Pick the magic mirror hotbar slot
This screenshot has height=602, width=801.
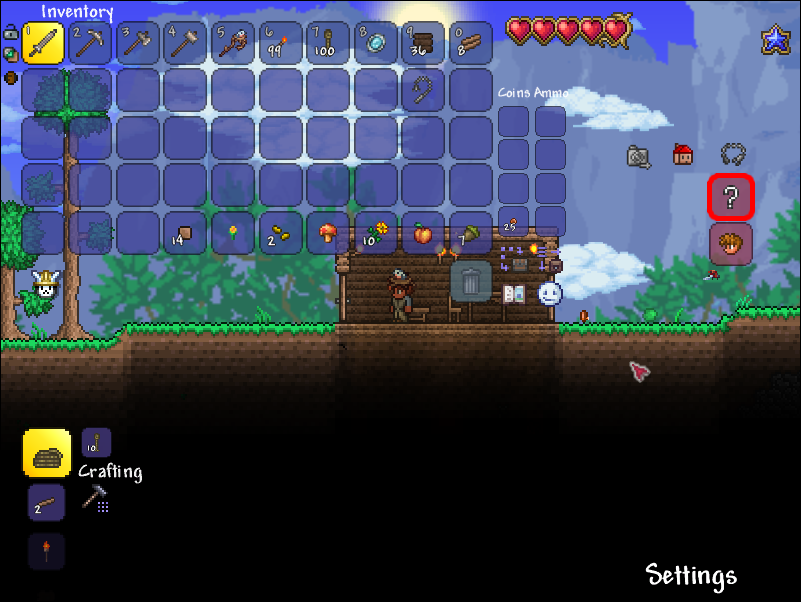click(376, 43)
